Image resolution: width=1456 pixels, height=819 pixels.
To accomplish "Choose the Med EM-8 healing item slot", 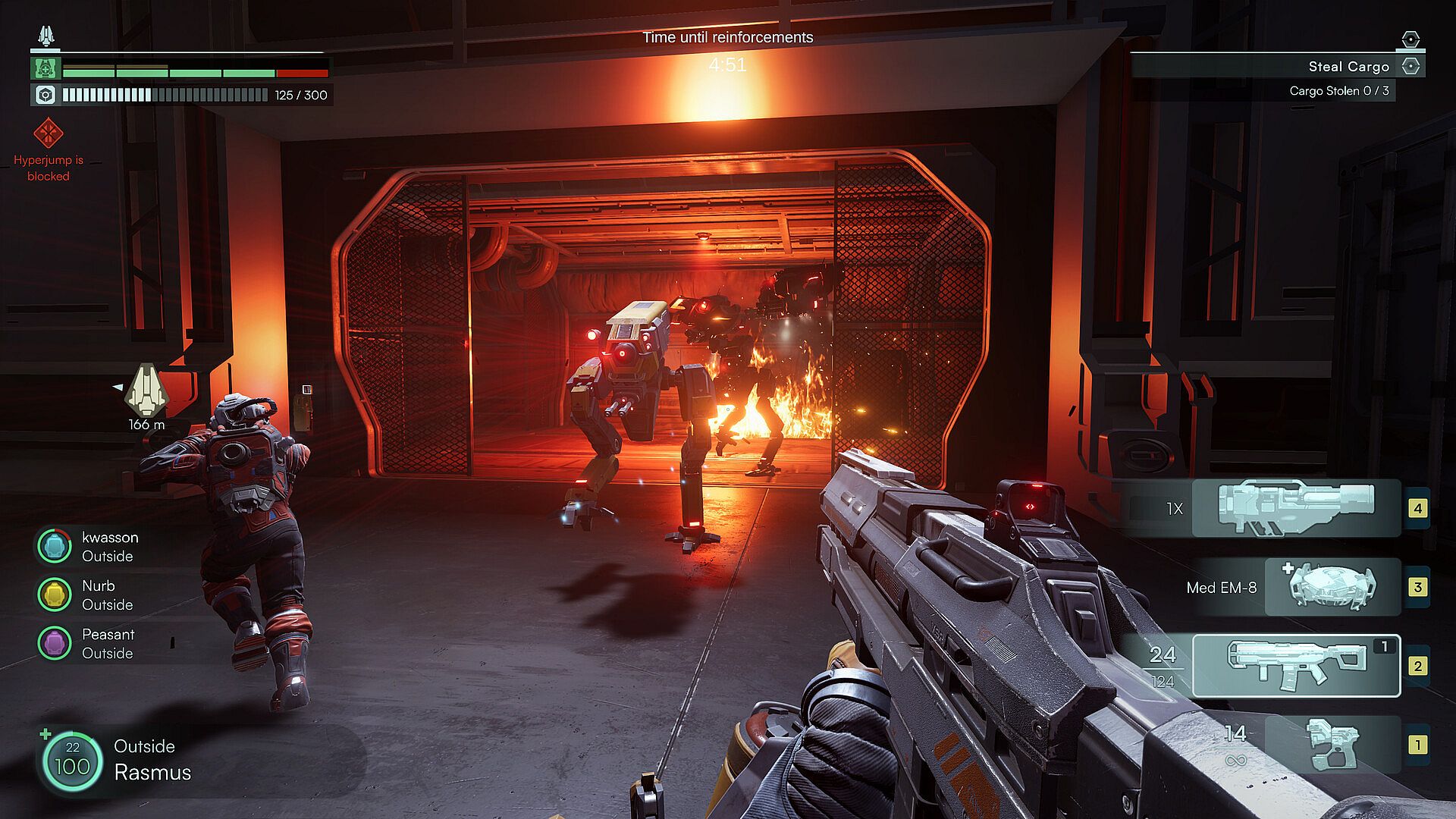I will pyautogui.click(x=1332, y=586).
